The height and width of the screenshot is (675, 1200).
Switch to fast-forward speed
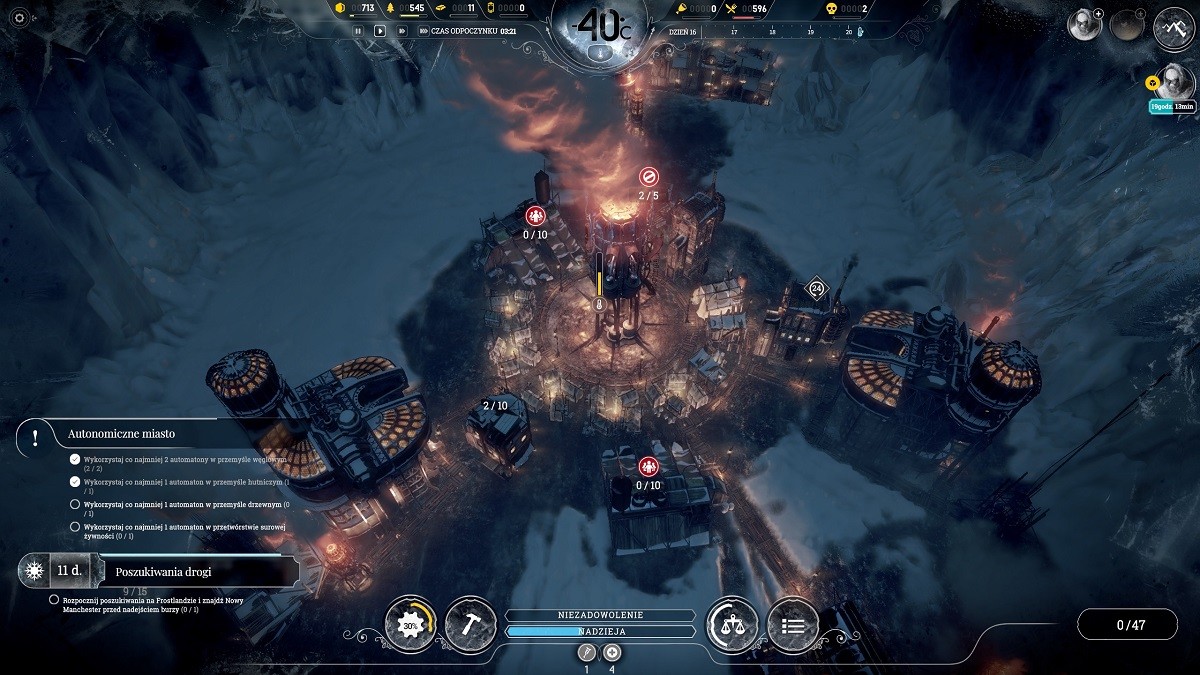(402, 31)
